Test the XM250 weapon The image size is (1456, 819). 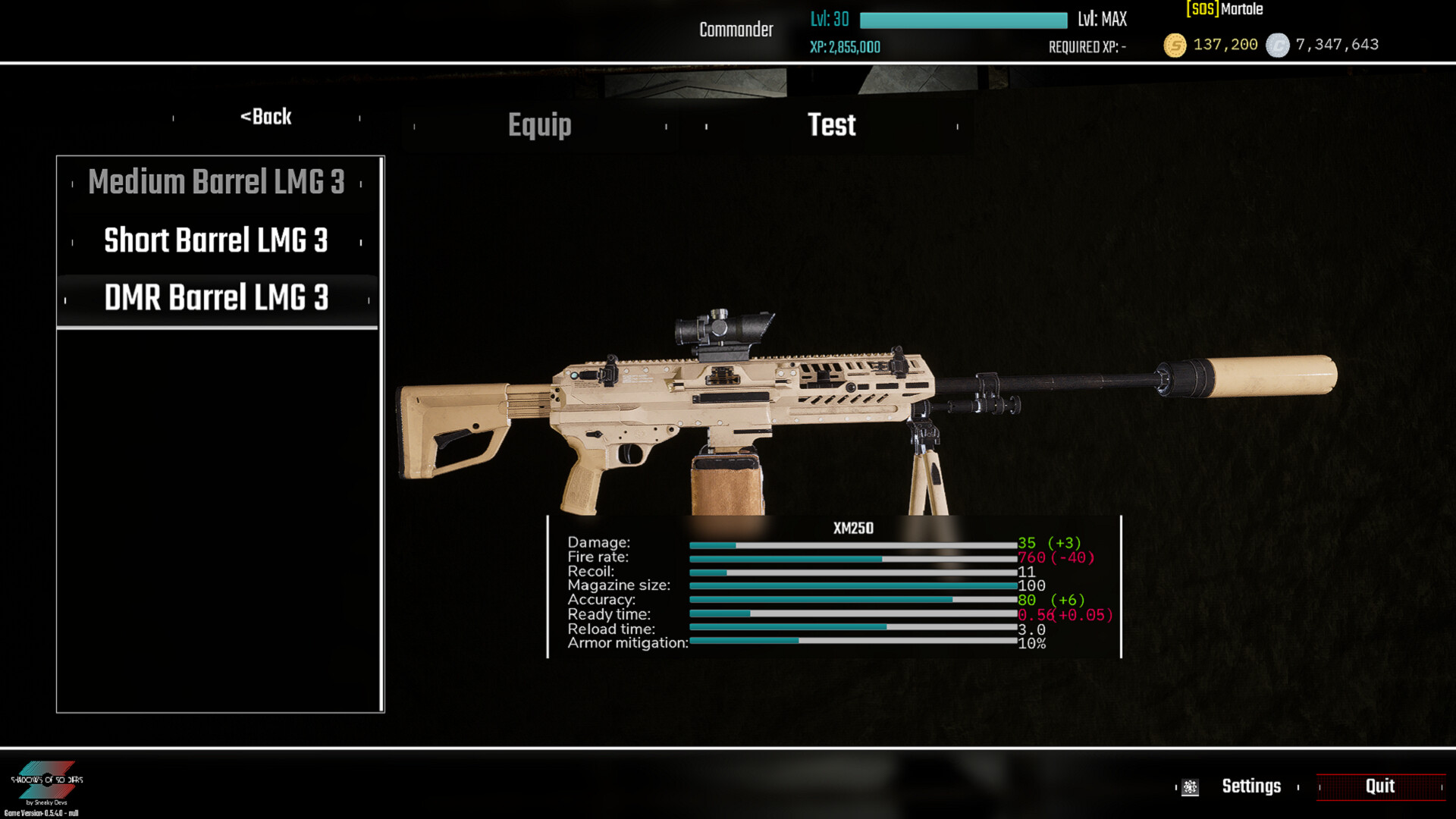tap(831, 125)
